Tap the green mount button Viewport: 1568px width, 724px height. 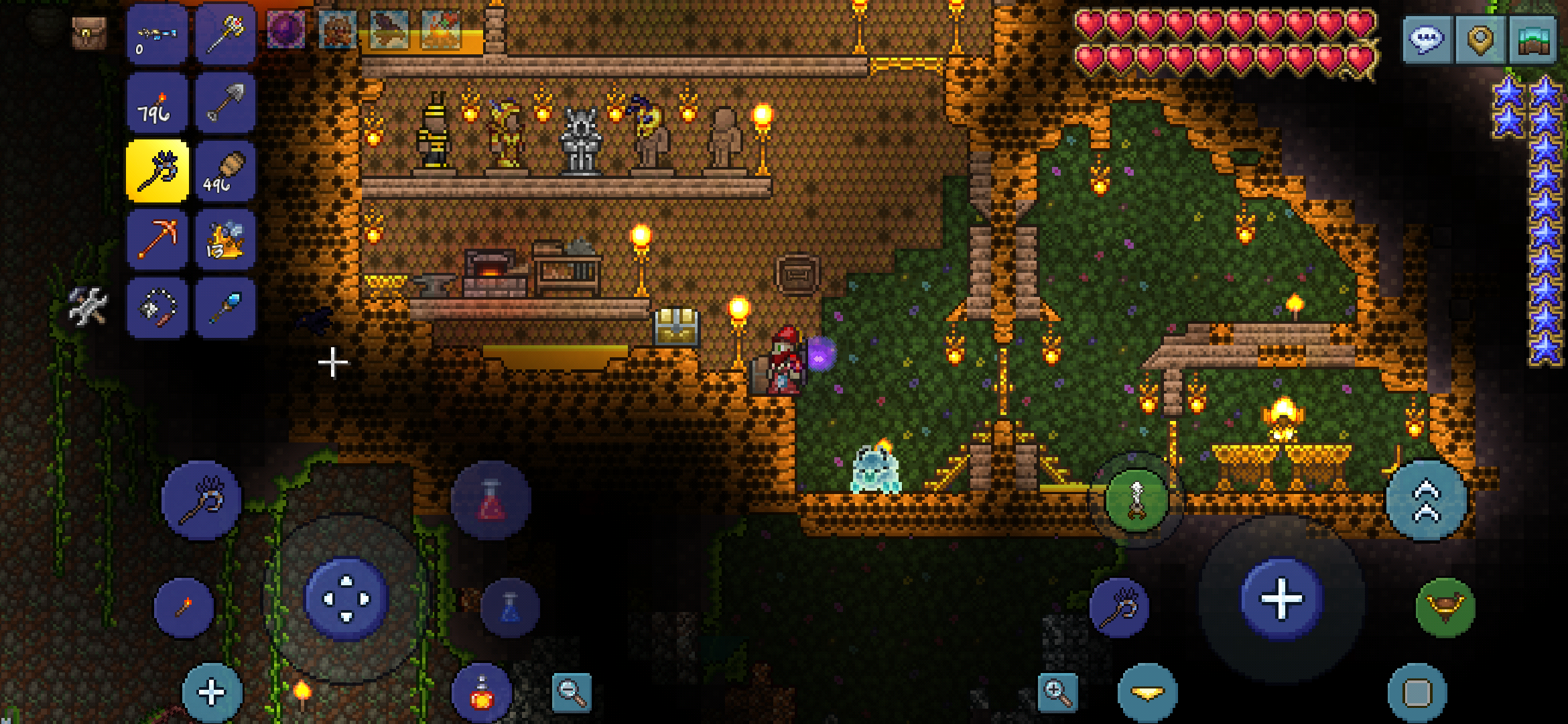[x=1445, y=607]
